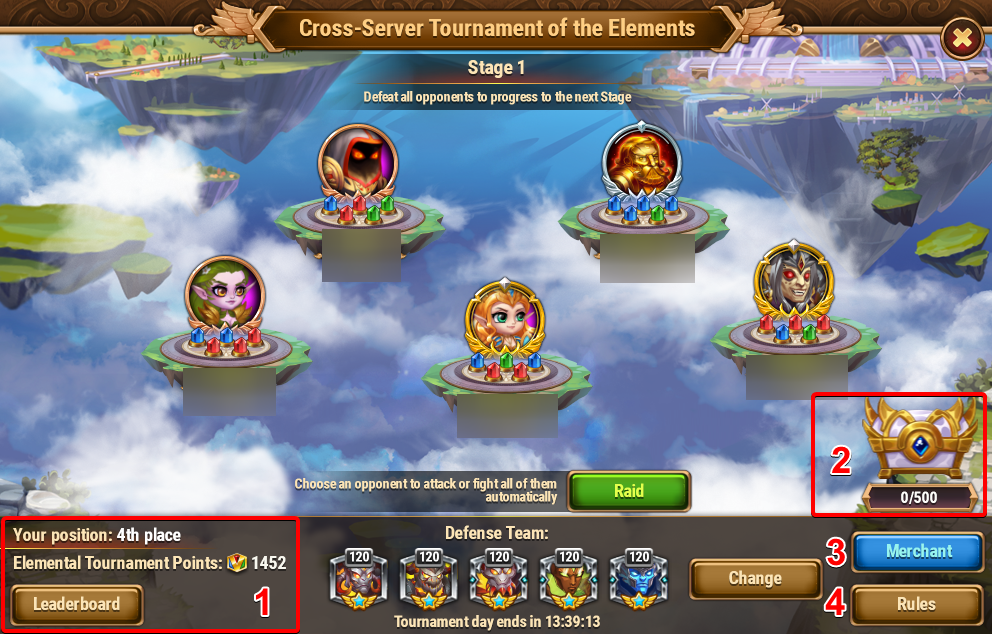
Task: Attack the red-hooded opponent portrait
Action: coord(357,162)
